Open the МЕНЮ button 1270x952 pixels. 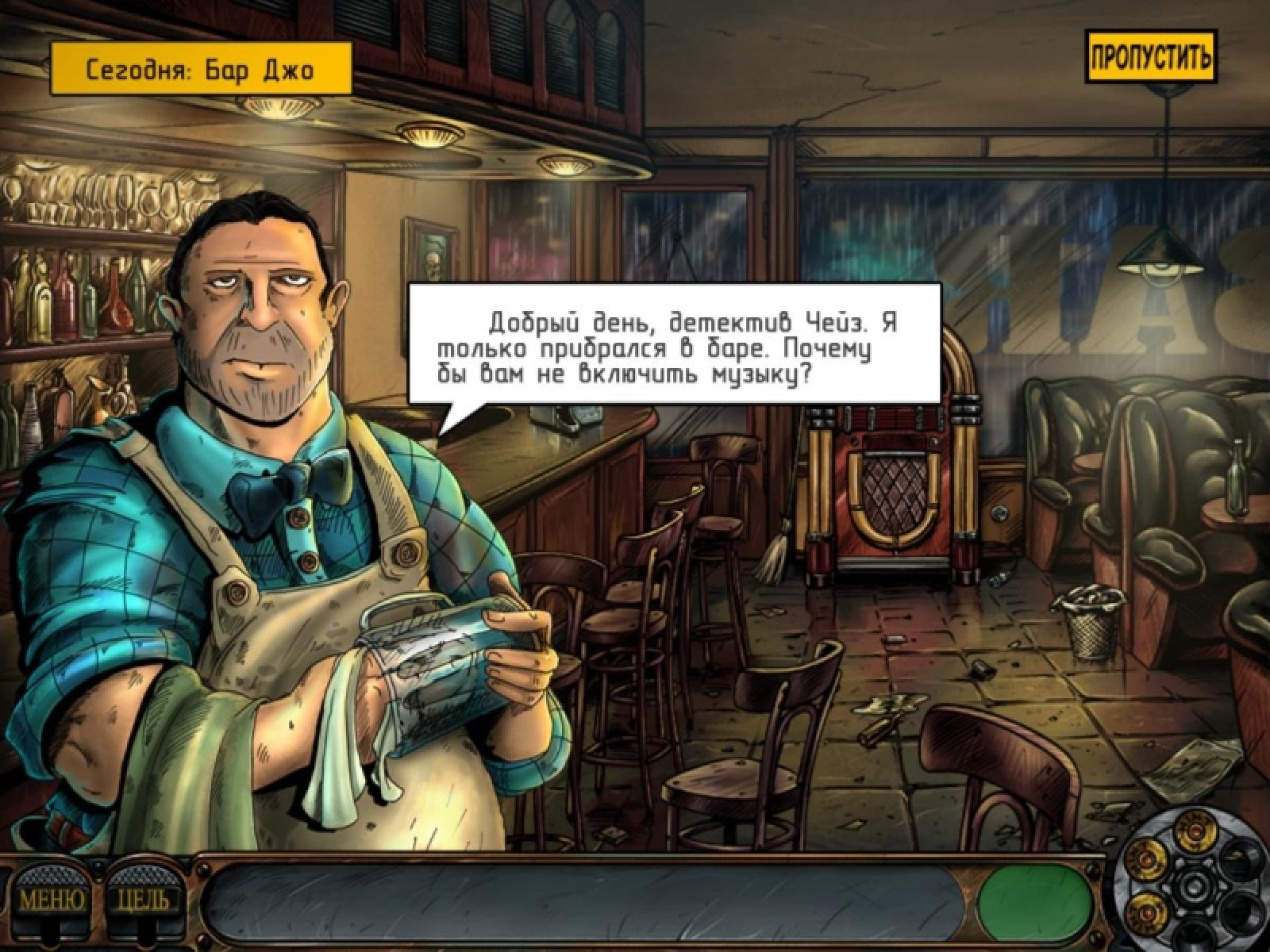52,900
